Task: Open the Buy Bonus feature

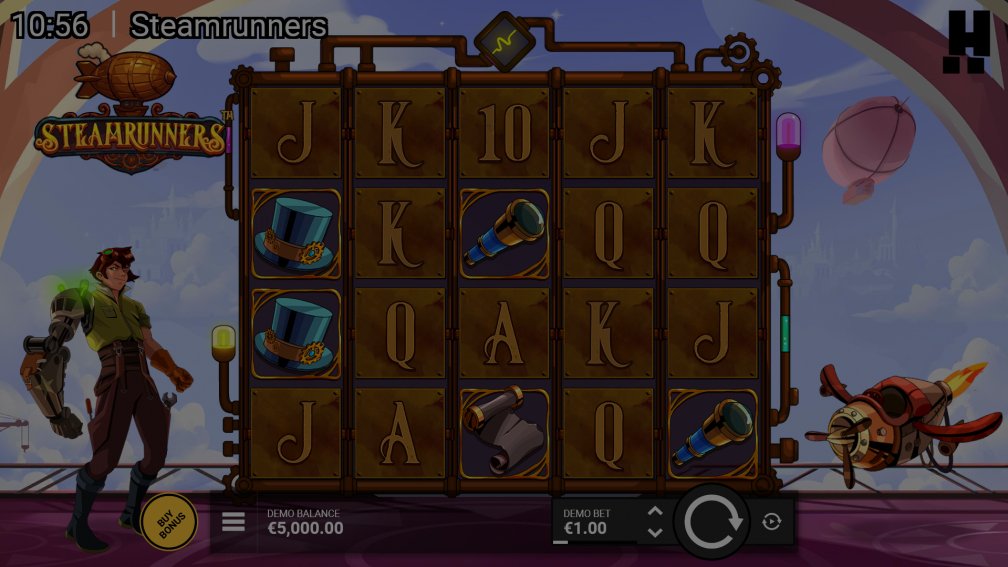Action: [x=168, y=521]
